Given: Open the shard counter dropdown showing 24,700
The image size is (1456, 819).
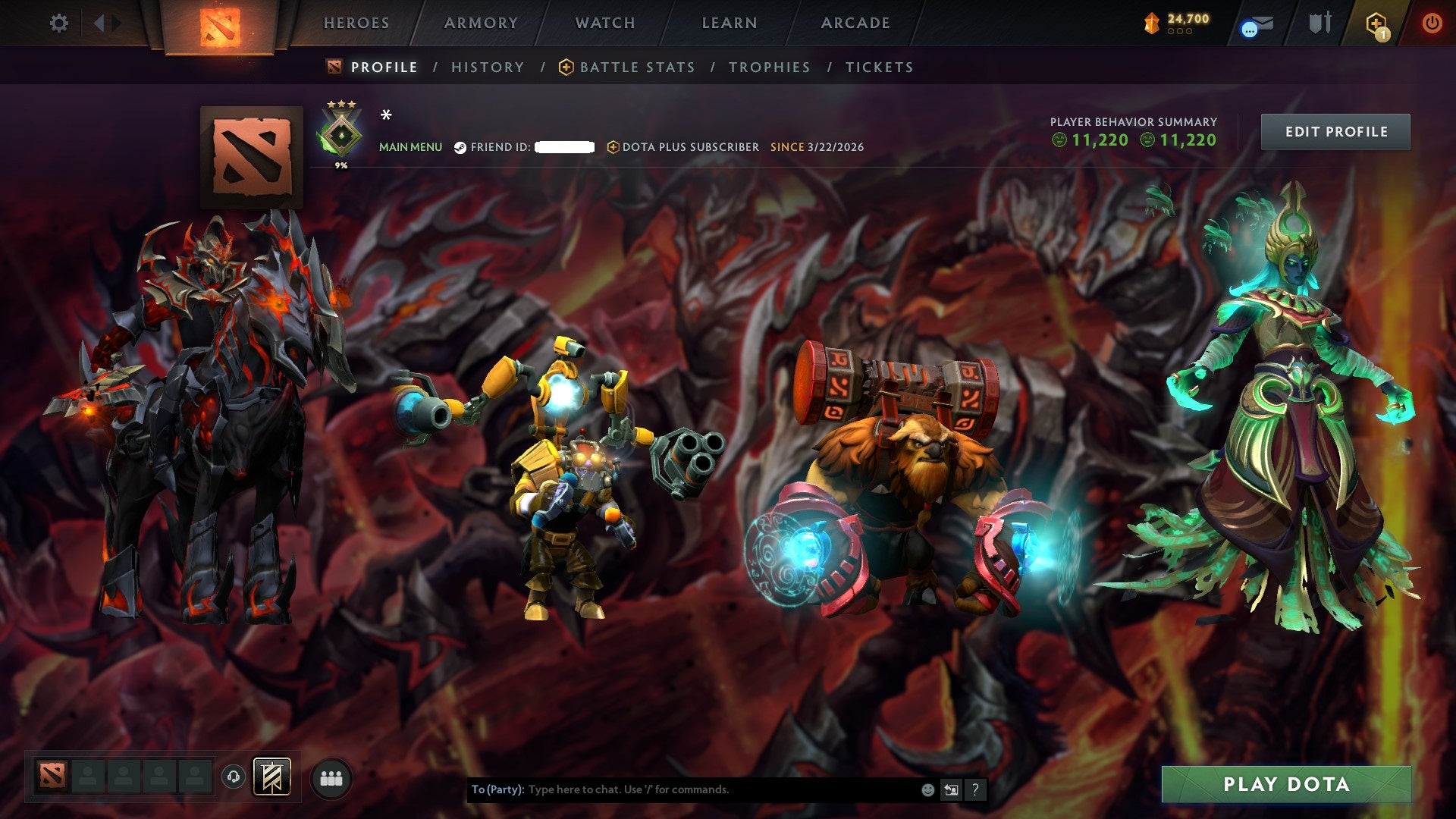Looking at the screenshot, I should [x=1179, y=23].
